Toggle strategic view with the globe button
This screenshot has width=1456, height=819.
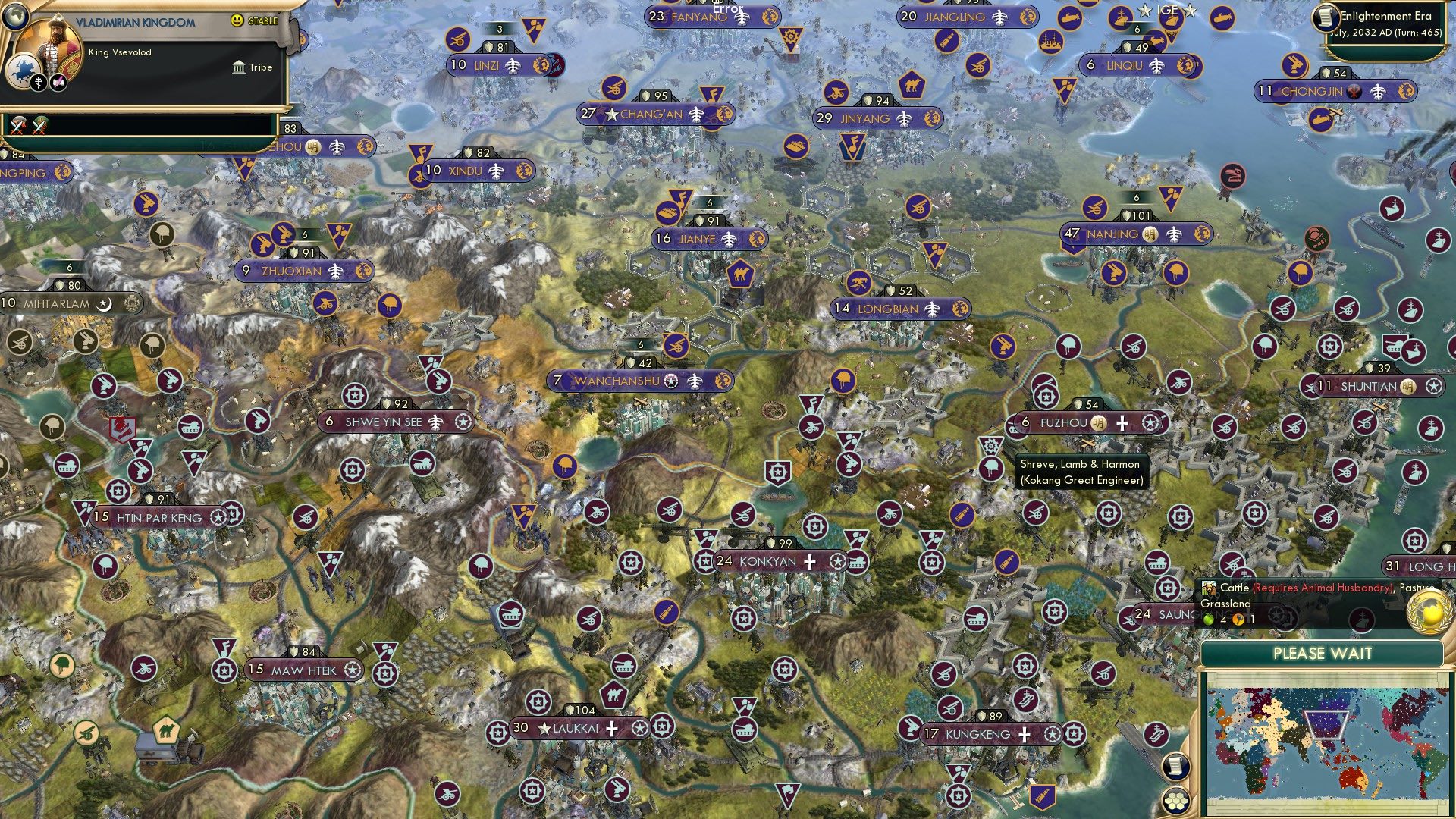14,16
